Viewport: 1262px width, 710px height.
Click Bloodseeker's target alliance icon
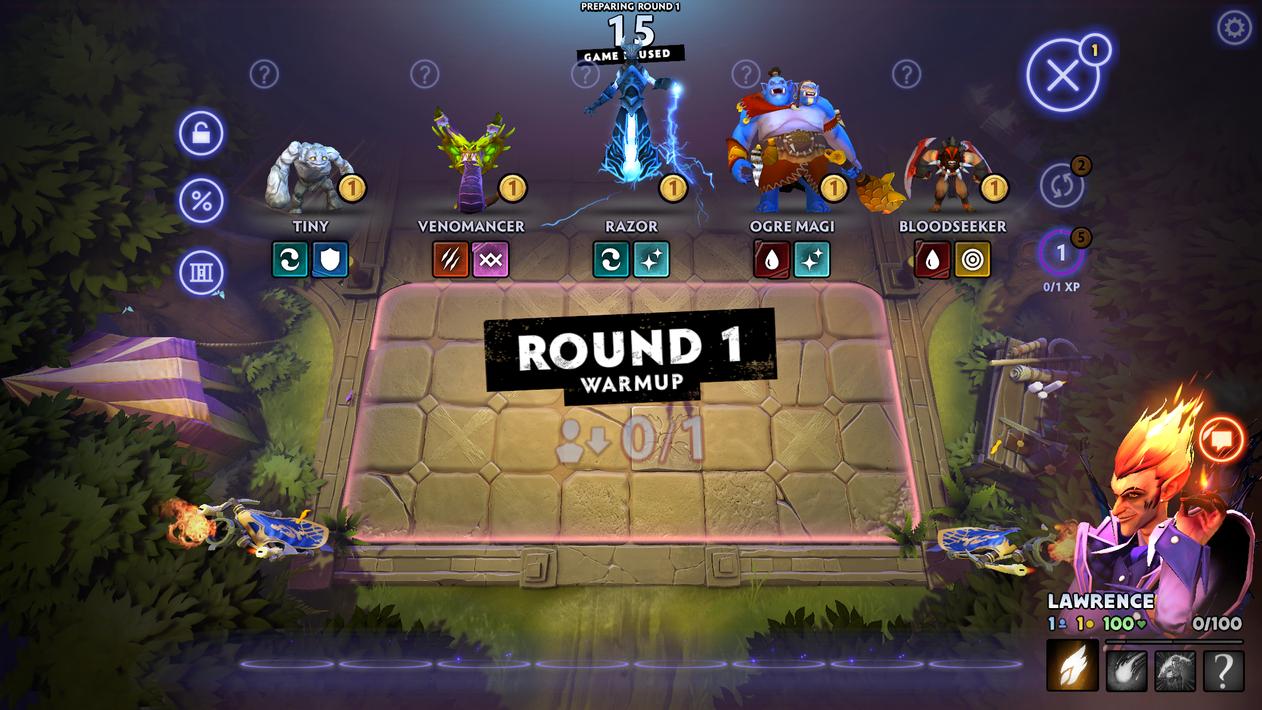(972, 259)
